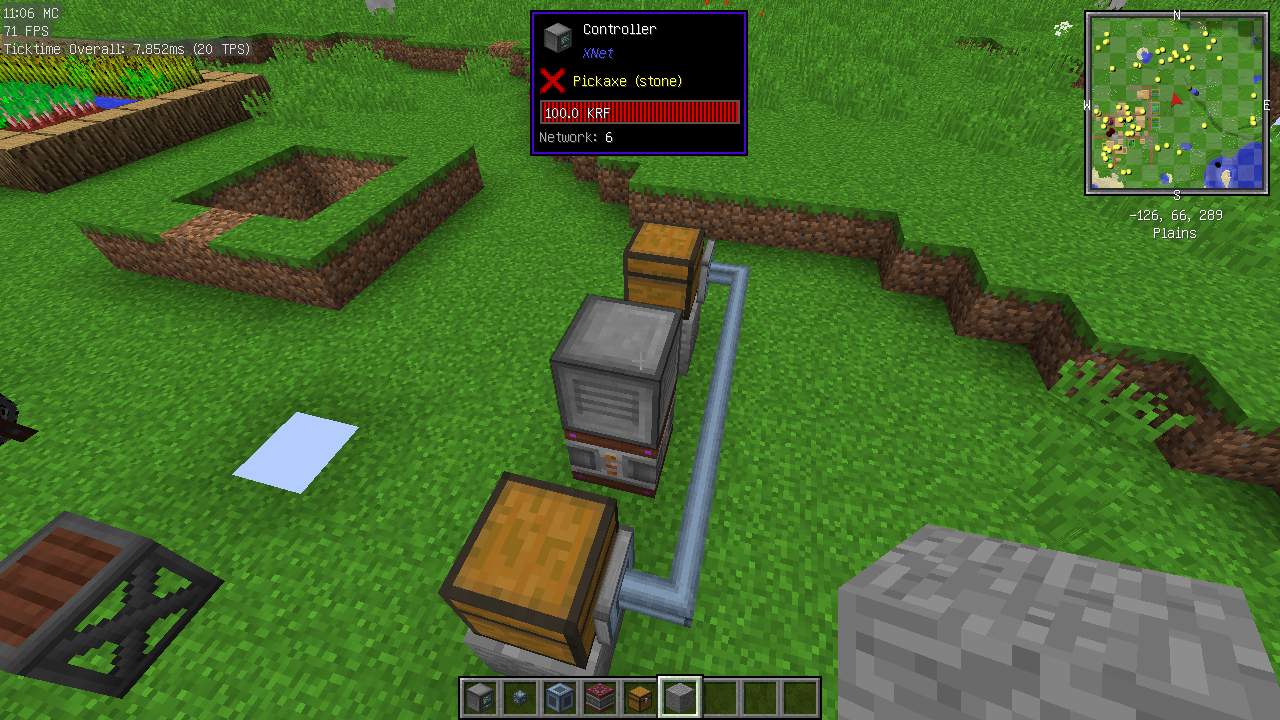Select the stone block in the highlighted hotbar slot
Viewport: 1280px width, 720px height.
click(679, 697)
